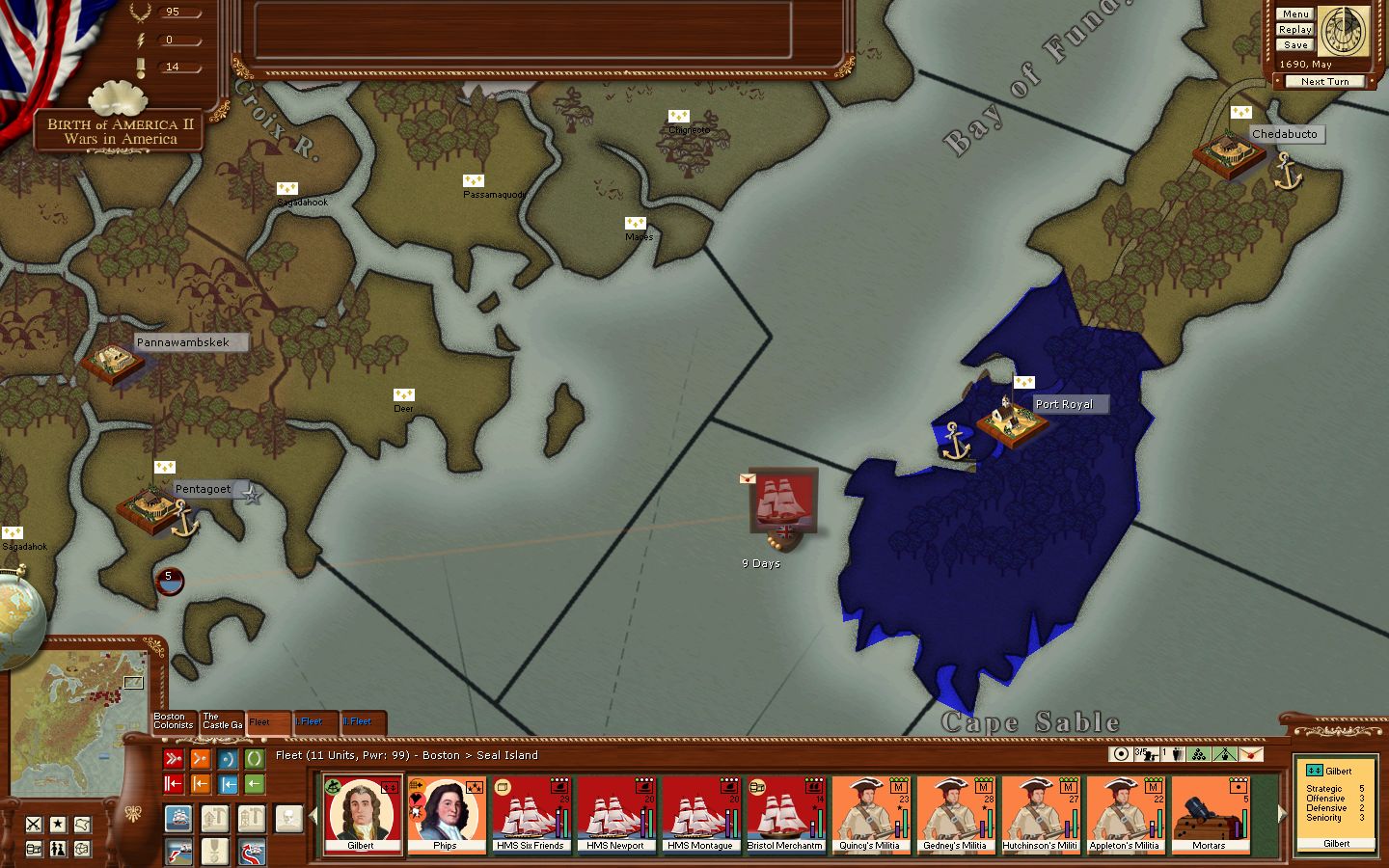Choose the green passive posture brackets icon
Viewport: 1389px width, 868px height.
coord(255,759)
